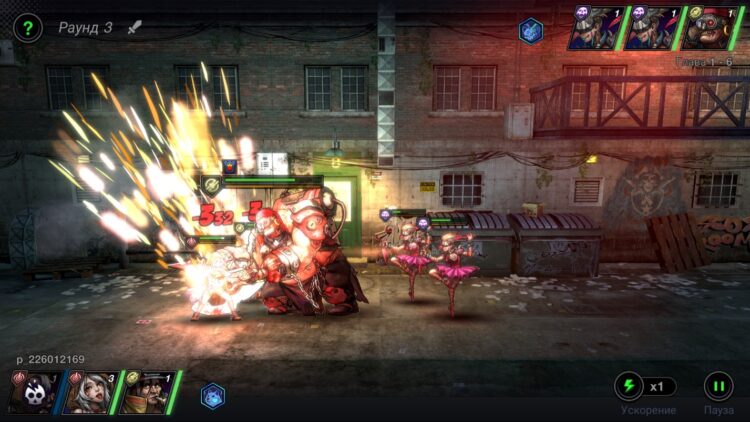Select the skull-faced hero portrait

[x=35, y=392]
